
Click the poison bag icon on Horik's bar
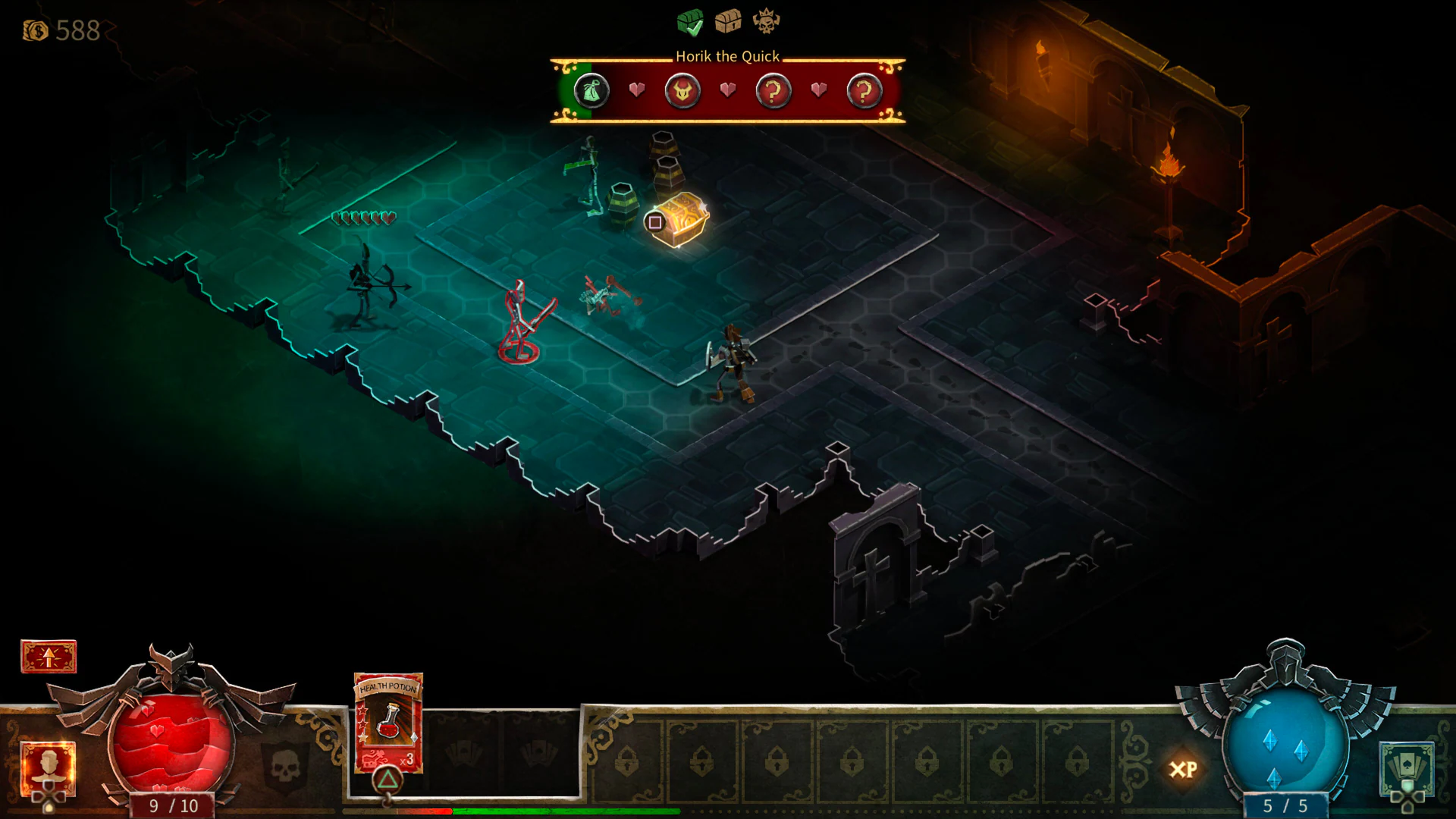(x=591, y=89)
